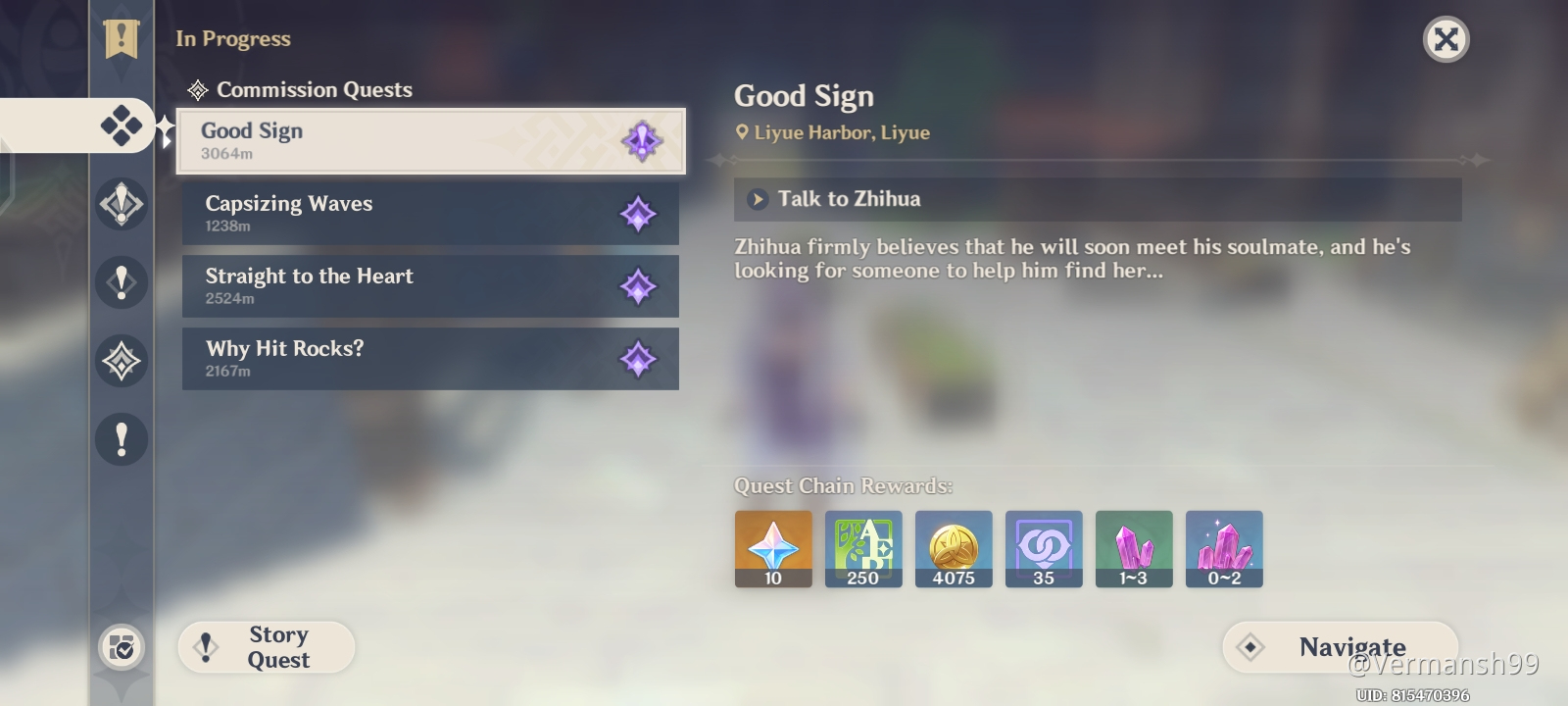The width and height of the screenshot is (1568, 706).
Task: Open the world quests exclamation icon in sidebar
Action: pyautogui.click(x=120, y=282)
